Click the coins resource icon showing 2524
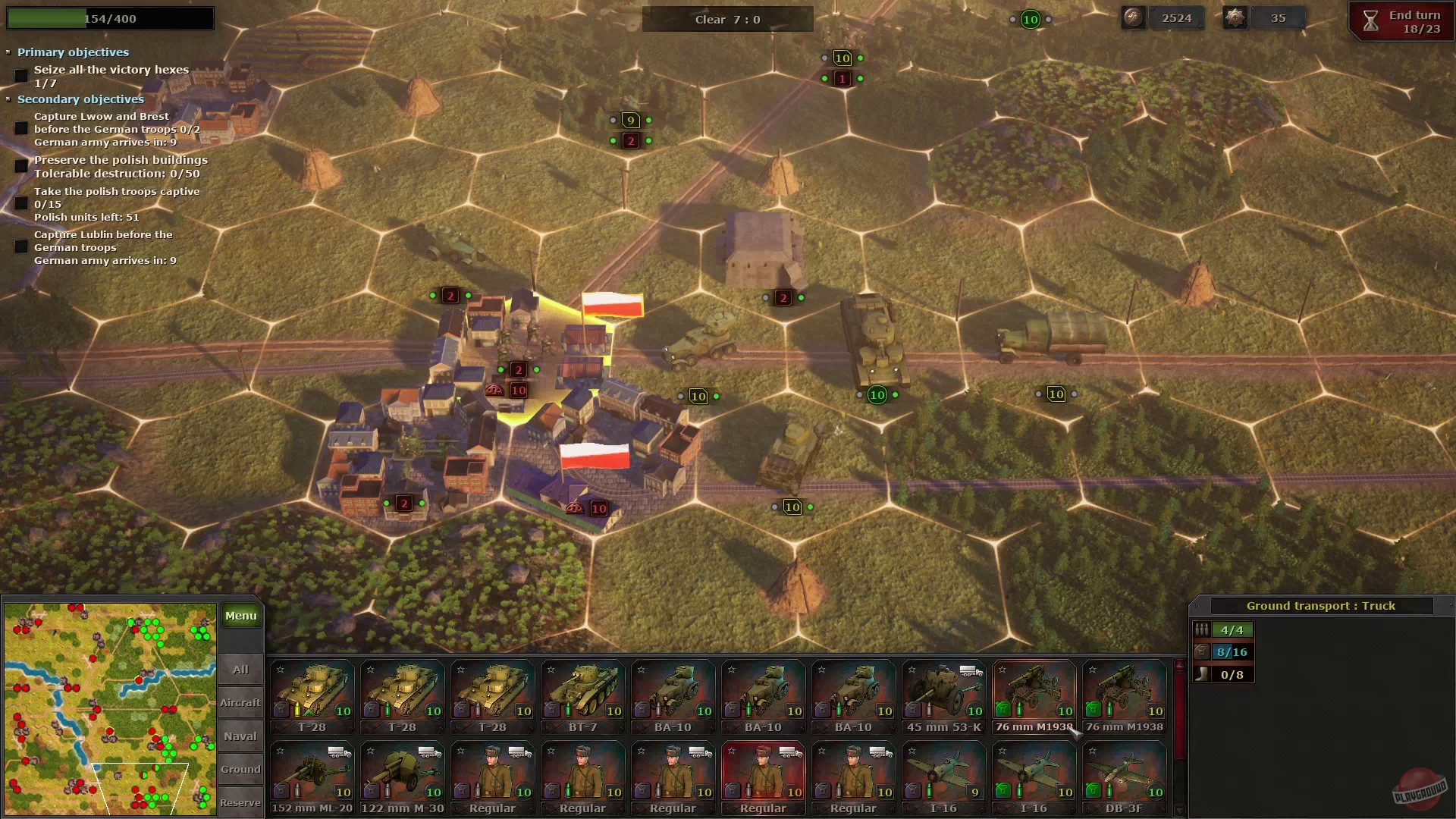The width and height of the screenshot is (1456, 819). pyautogui.click(x=1133, y=17)
